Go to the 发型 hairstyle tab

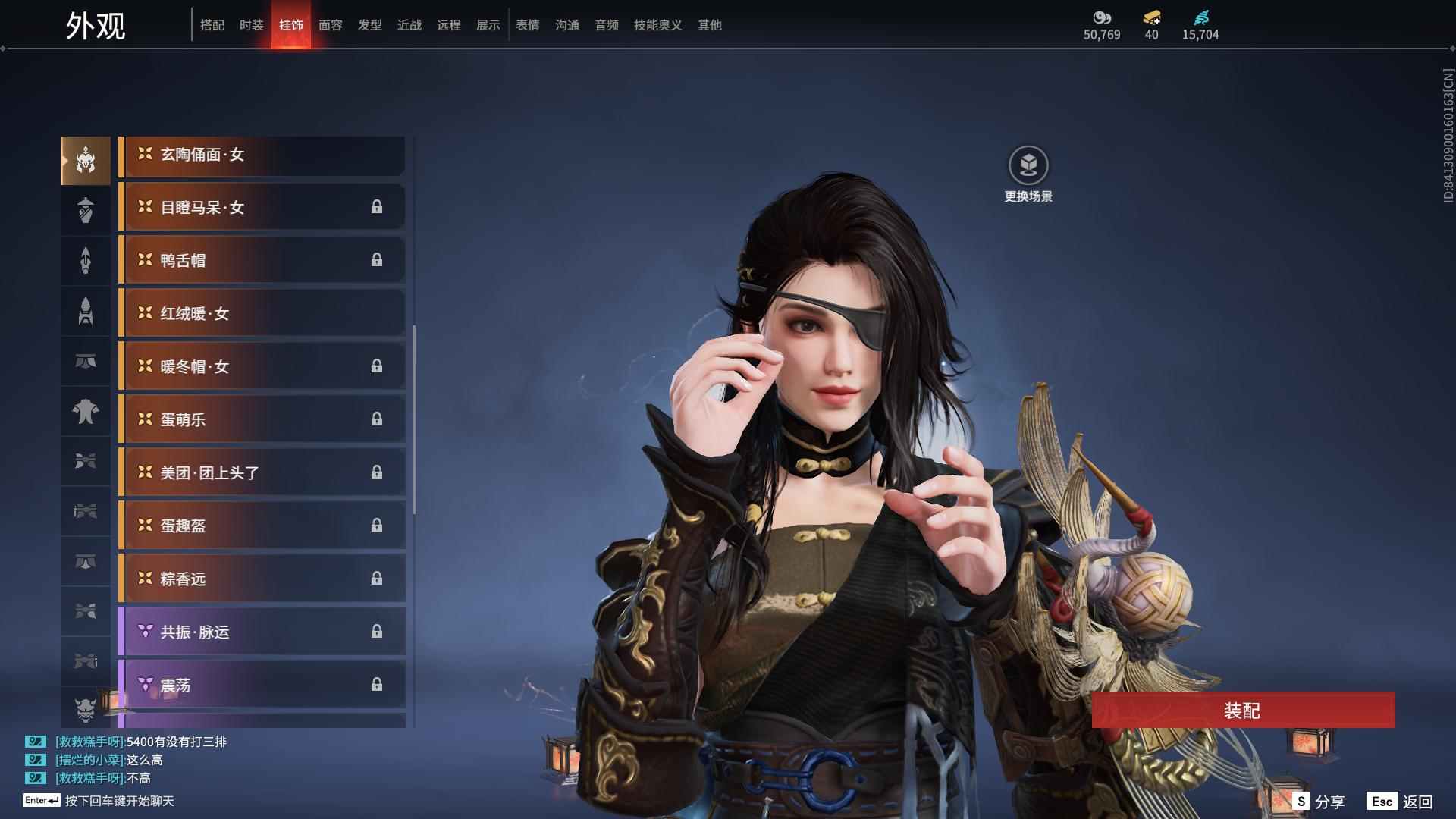click(x=370, y=25)
